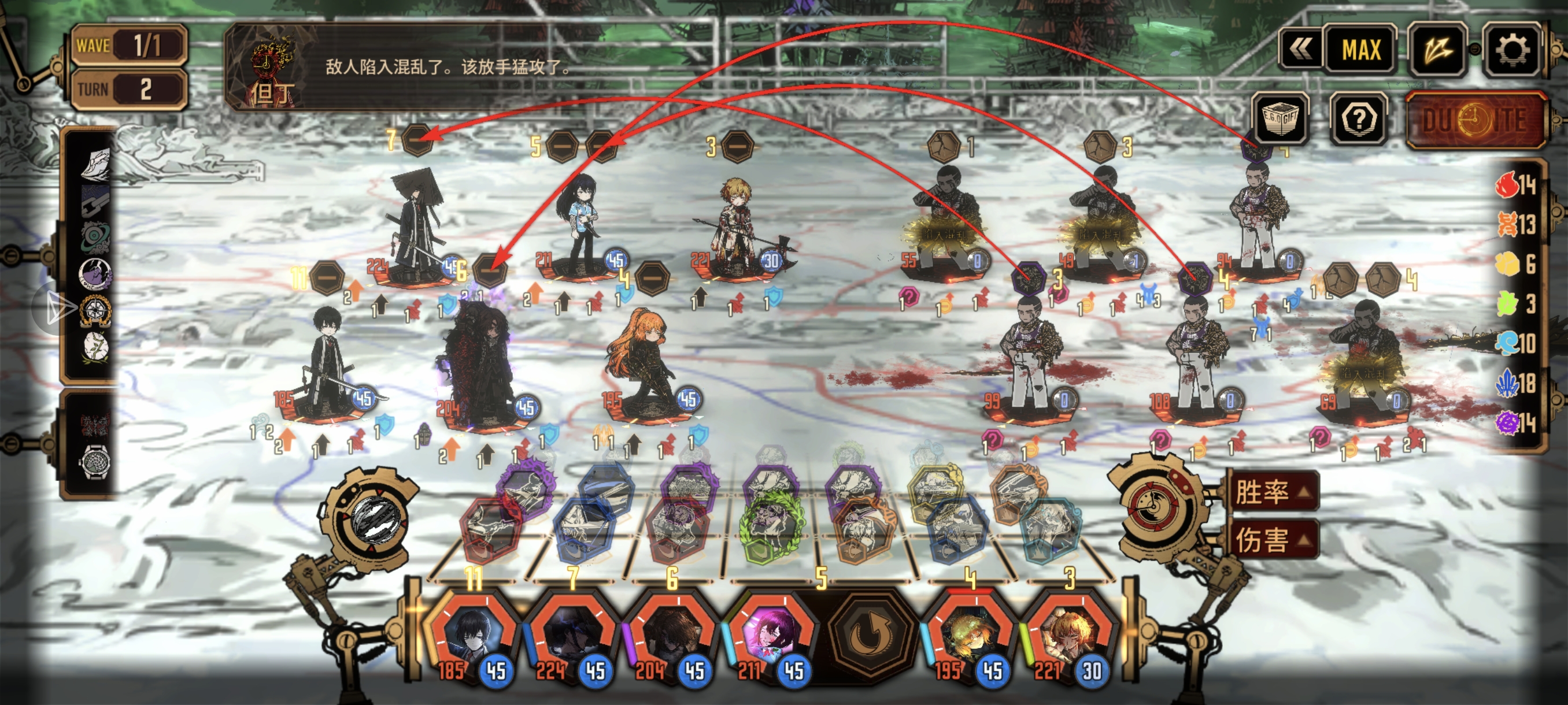Toggle the MAX battle speed button
This screenshot has height=705, width=1568.
point(1361,50)
